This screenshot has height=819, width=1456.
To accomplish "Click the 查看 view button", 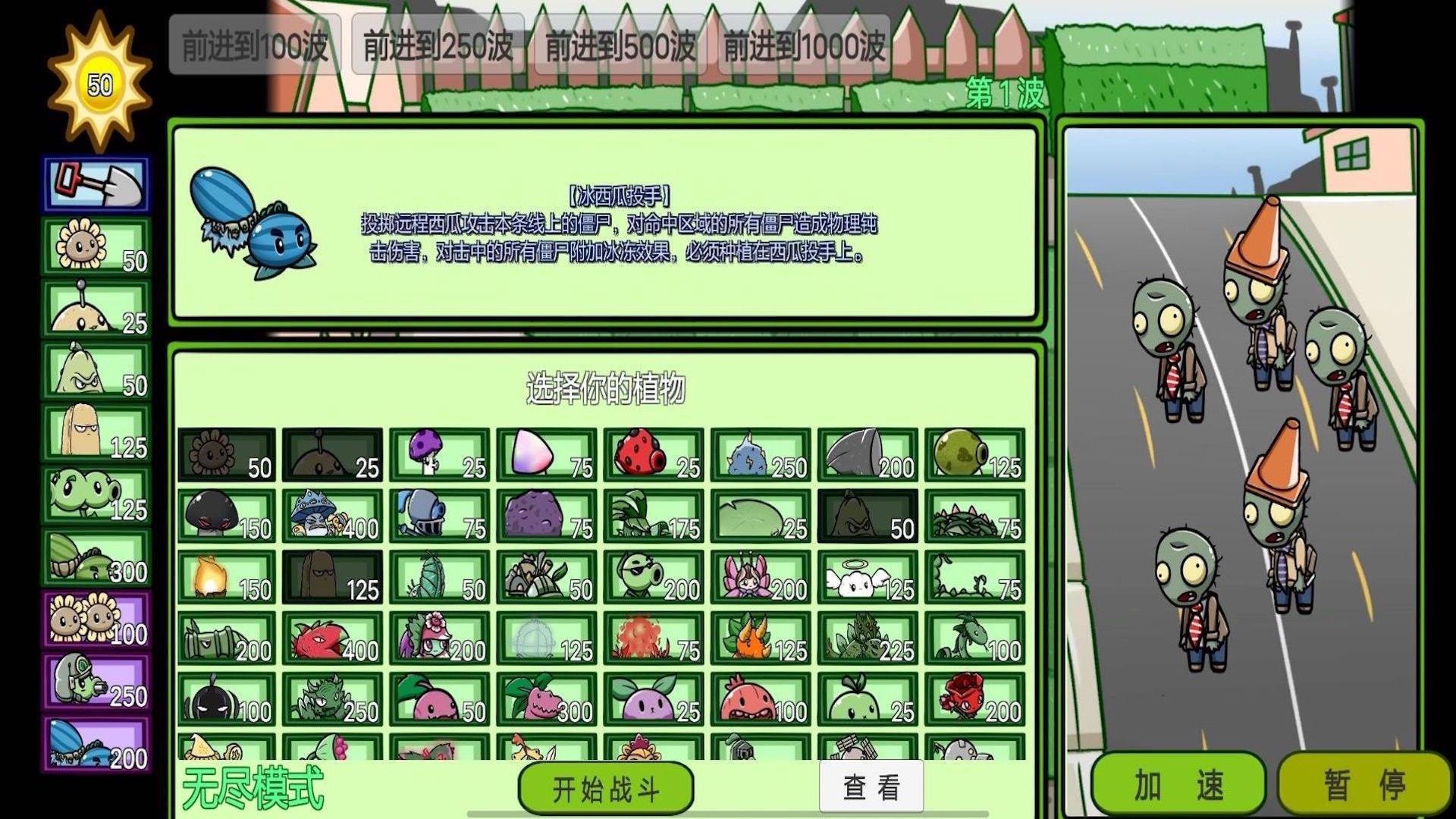I will [868, 789].
